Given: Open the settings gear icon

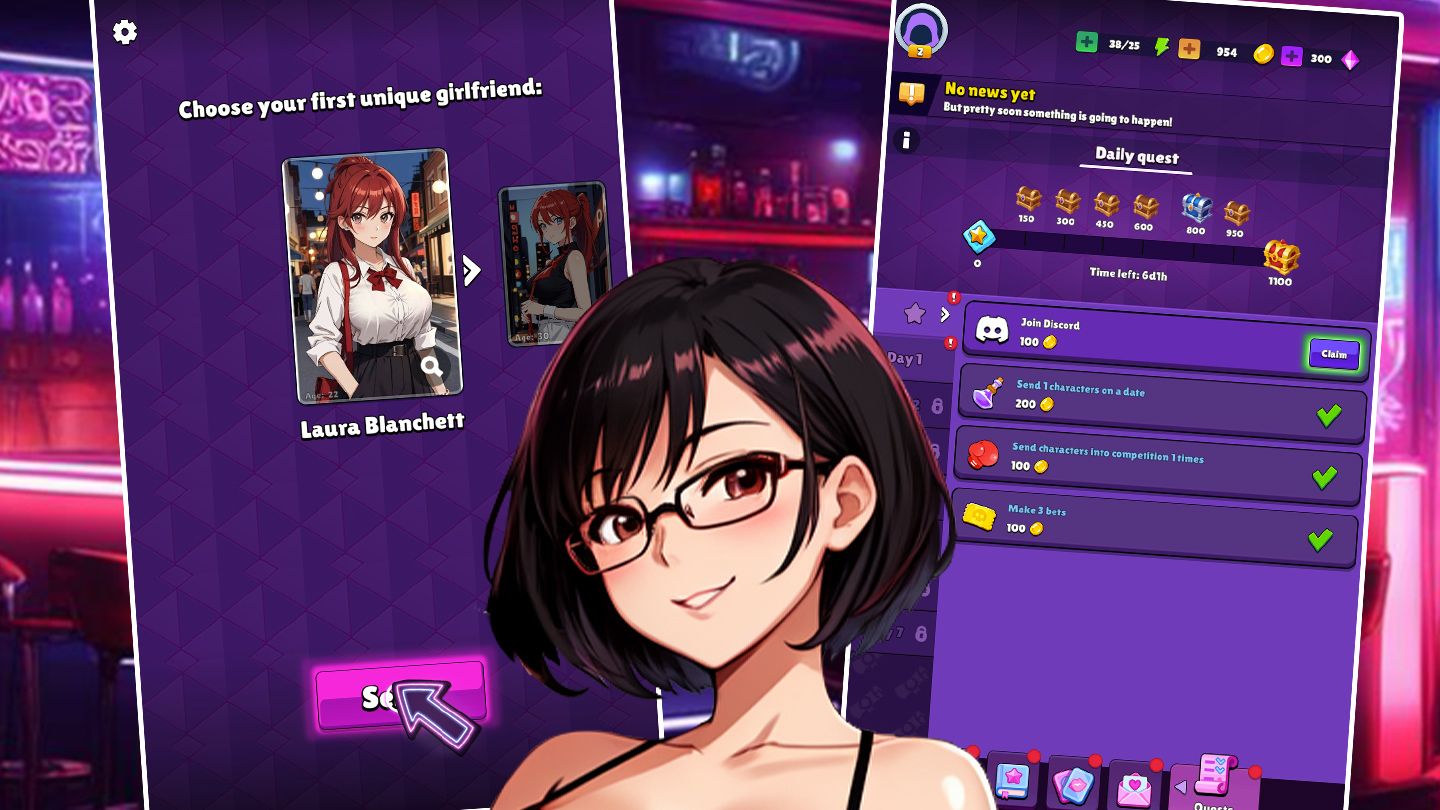Looking at the screenshot, I should coord(124,31).
